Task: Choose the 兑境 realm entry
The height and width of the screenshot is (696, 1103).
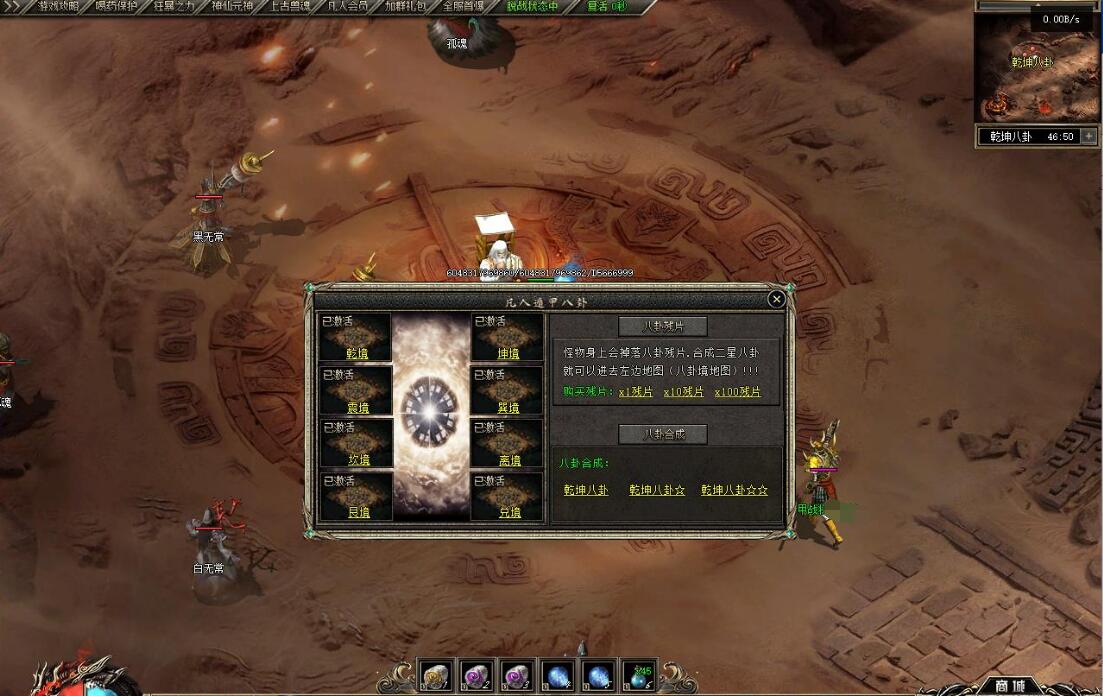Action: 509,512
